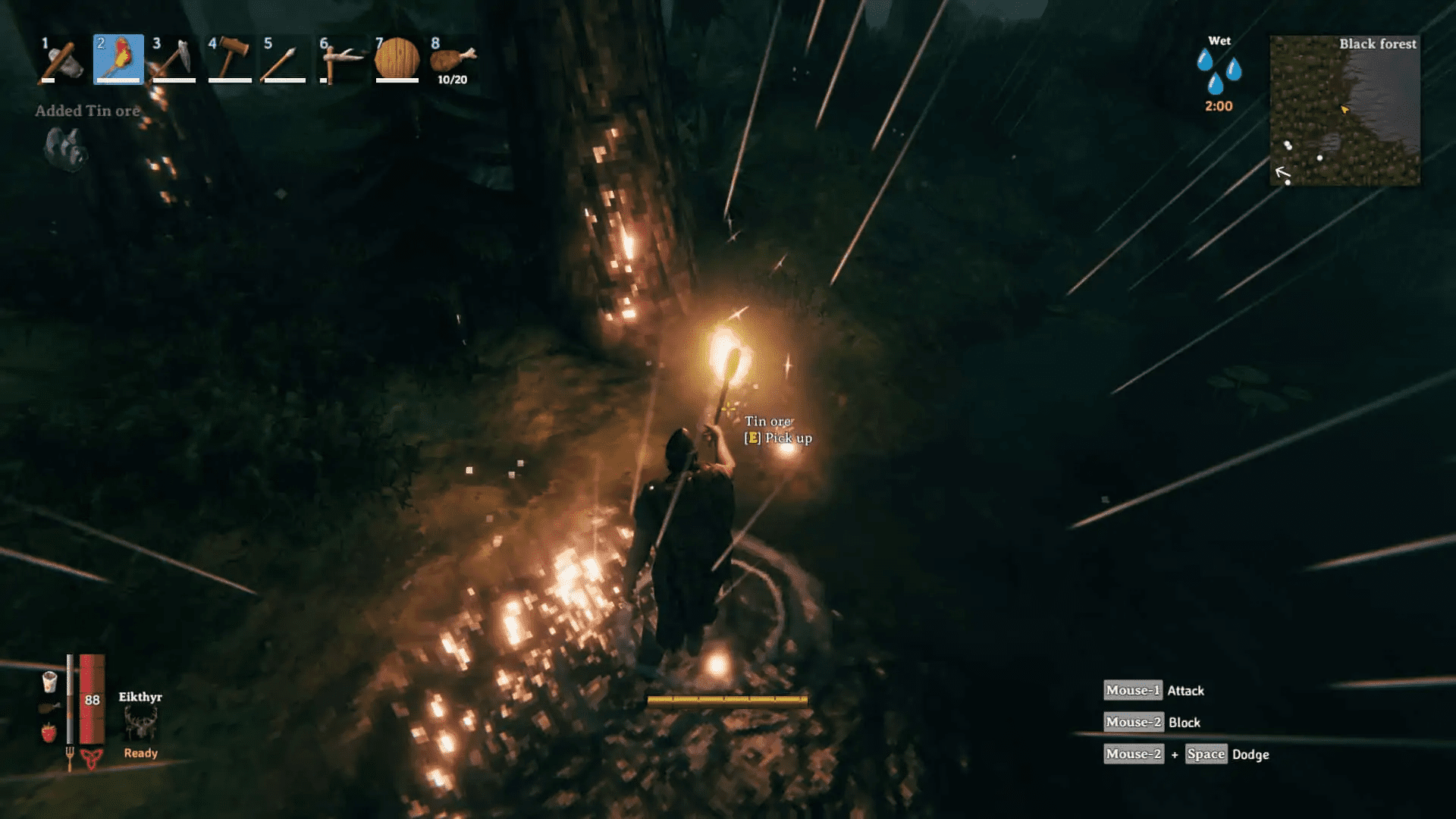Click the Mouse-1 Attack key hint
The height and width of the screenshot is (819, 1456).
point(1156,690)
